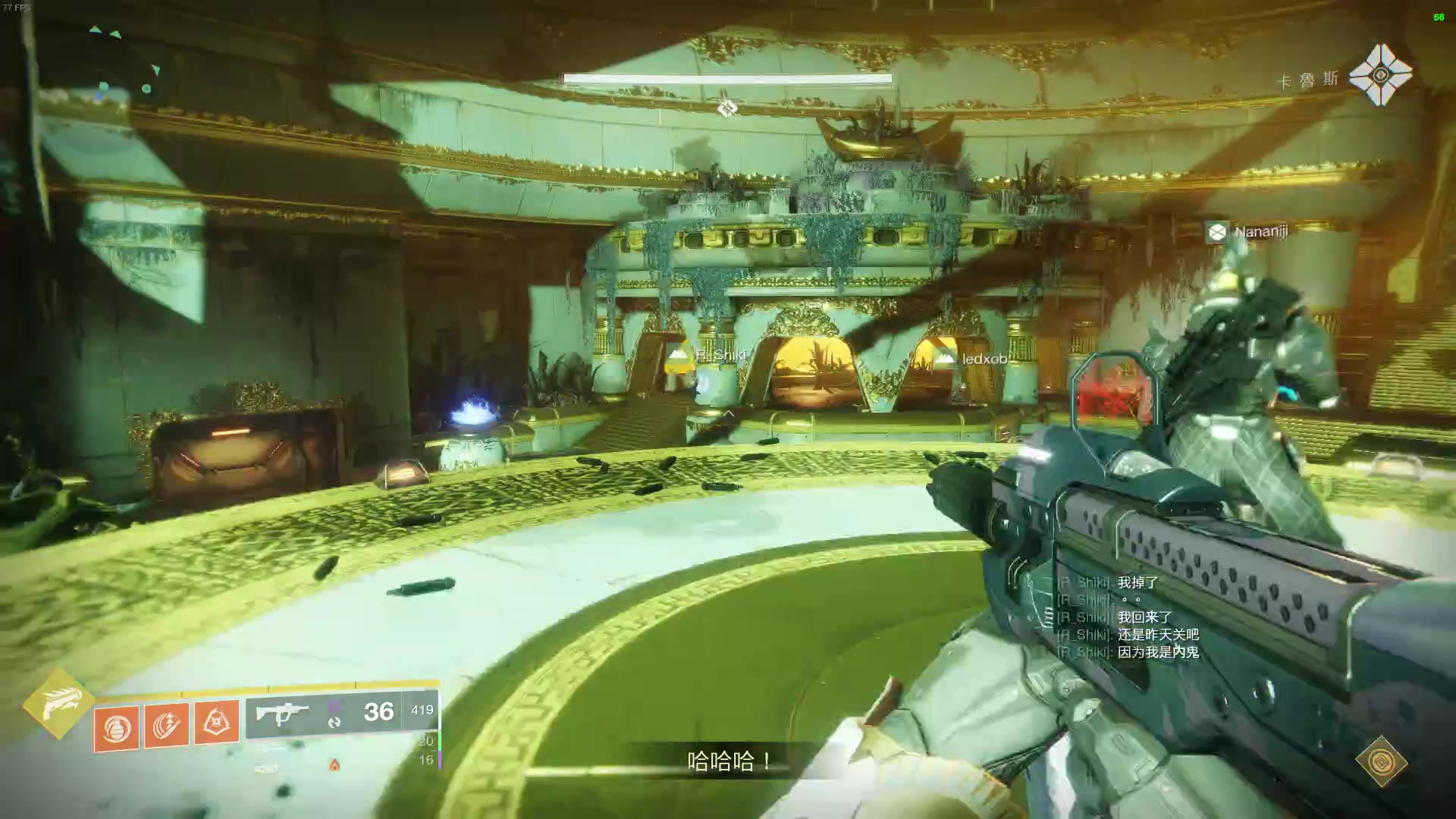Activate the Golden Gun super icon
The height and width of the screenshot is (819, 1456).
58,704
